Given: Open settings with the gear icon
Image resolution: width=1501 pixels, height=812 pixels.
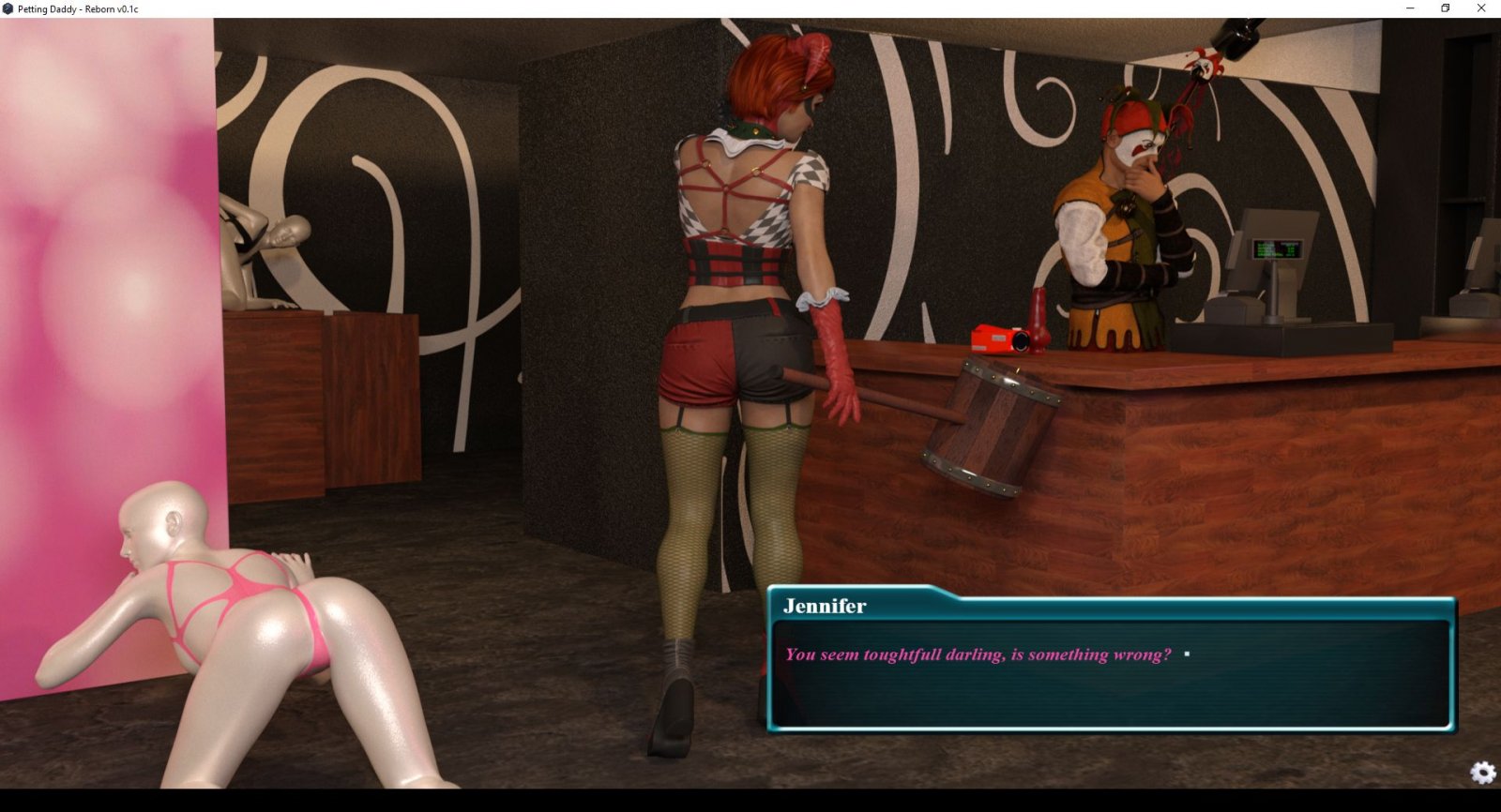Looking at the screenshot, I should pyautogui.click(x=1483, y=772).
